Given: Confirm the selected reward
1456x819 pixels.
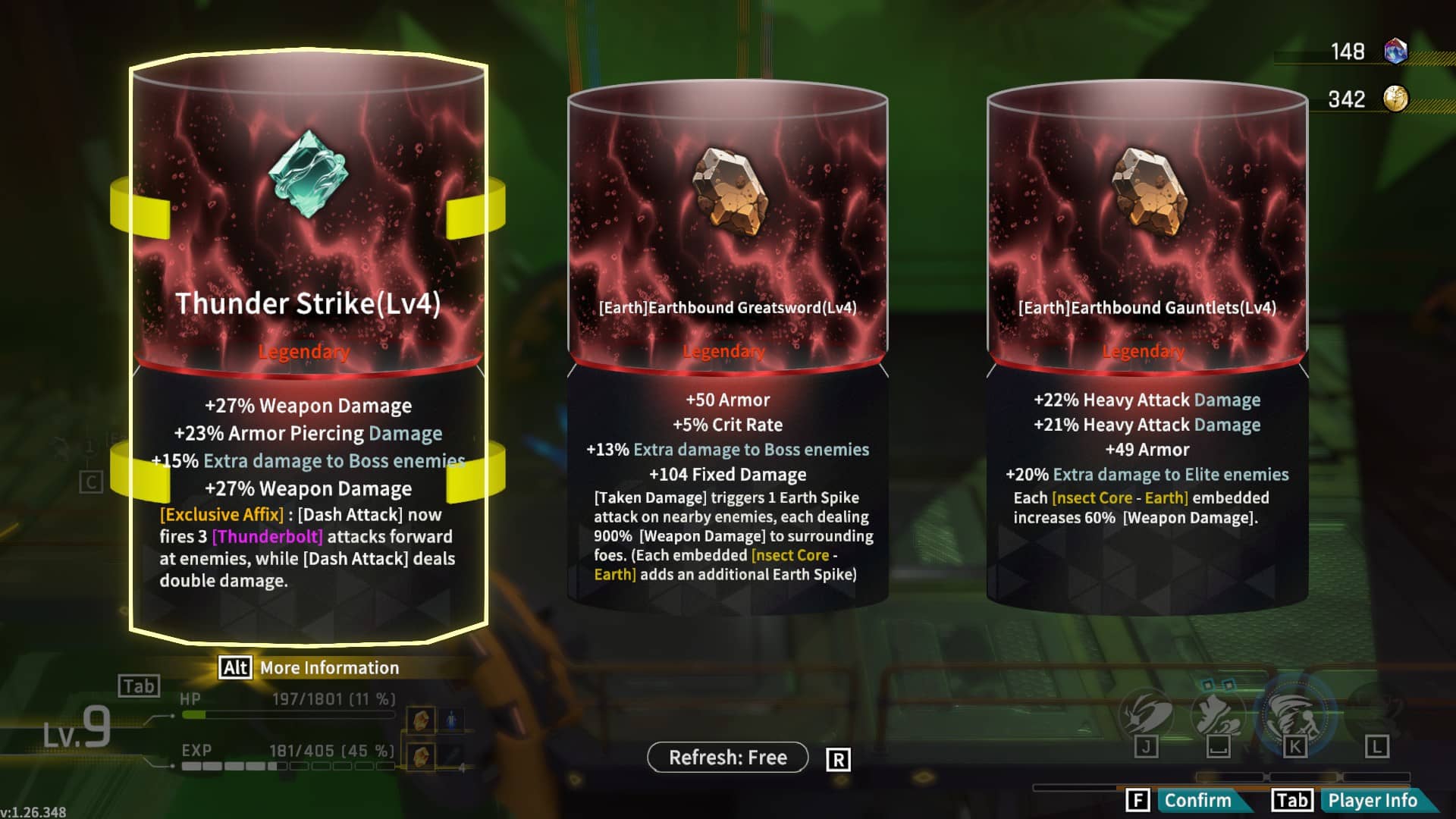Looking at the screenshot, I should [1197, 801].
